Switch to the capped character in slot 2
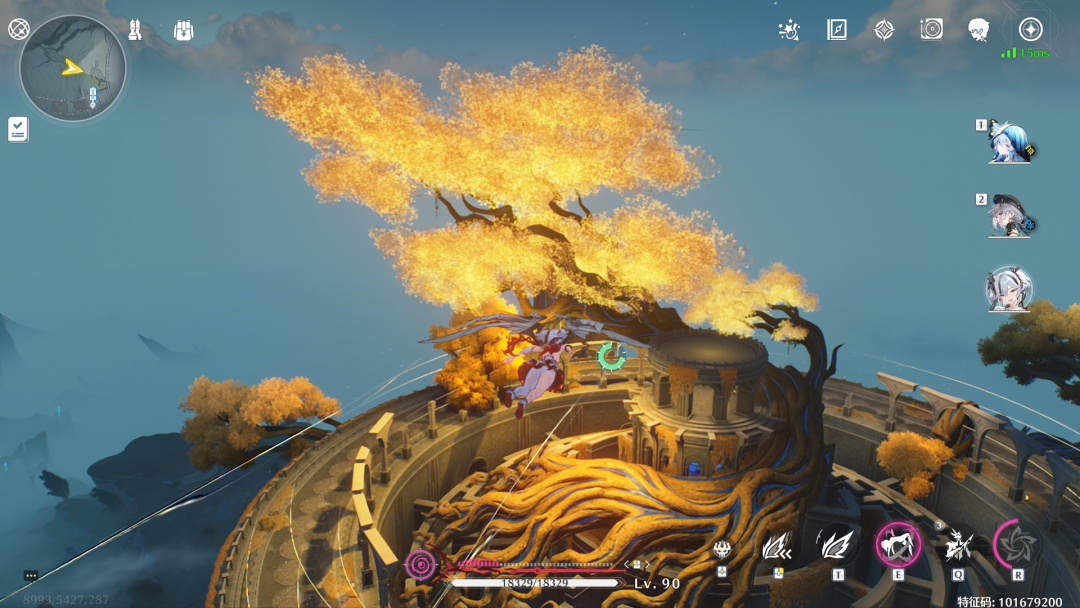 [1009, 217]
